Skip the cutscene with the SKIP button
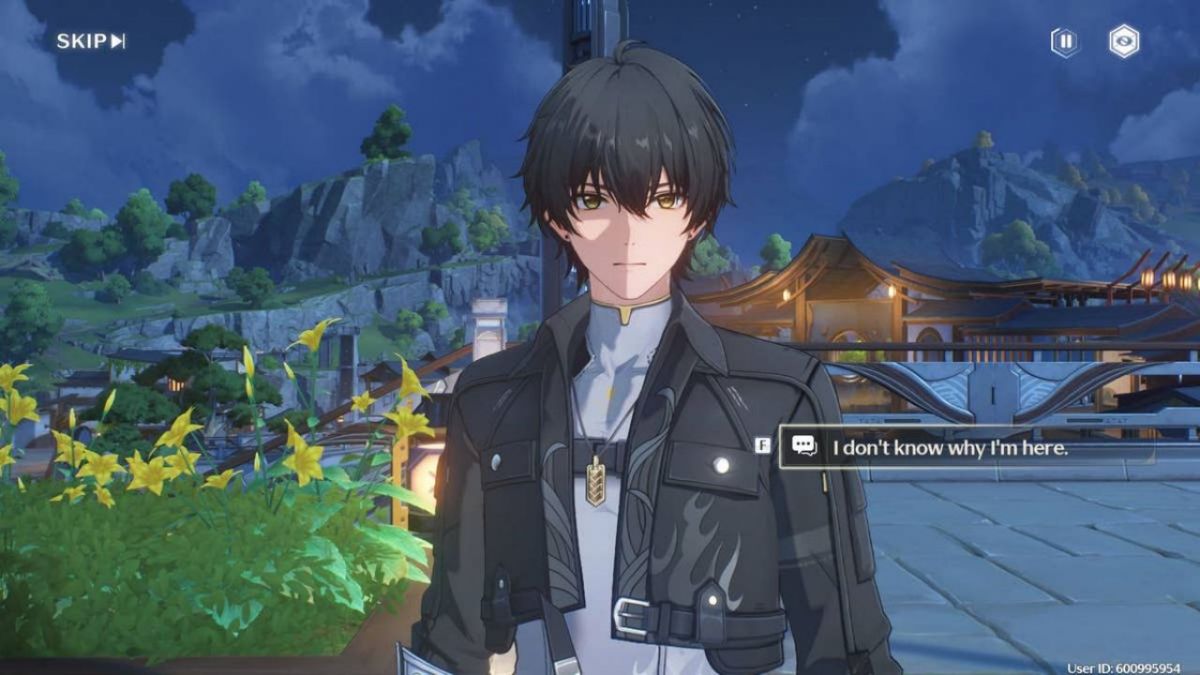This screenshot has height=675, width=1200. tap(90, 41)
